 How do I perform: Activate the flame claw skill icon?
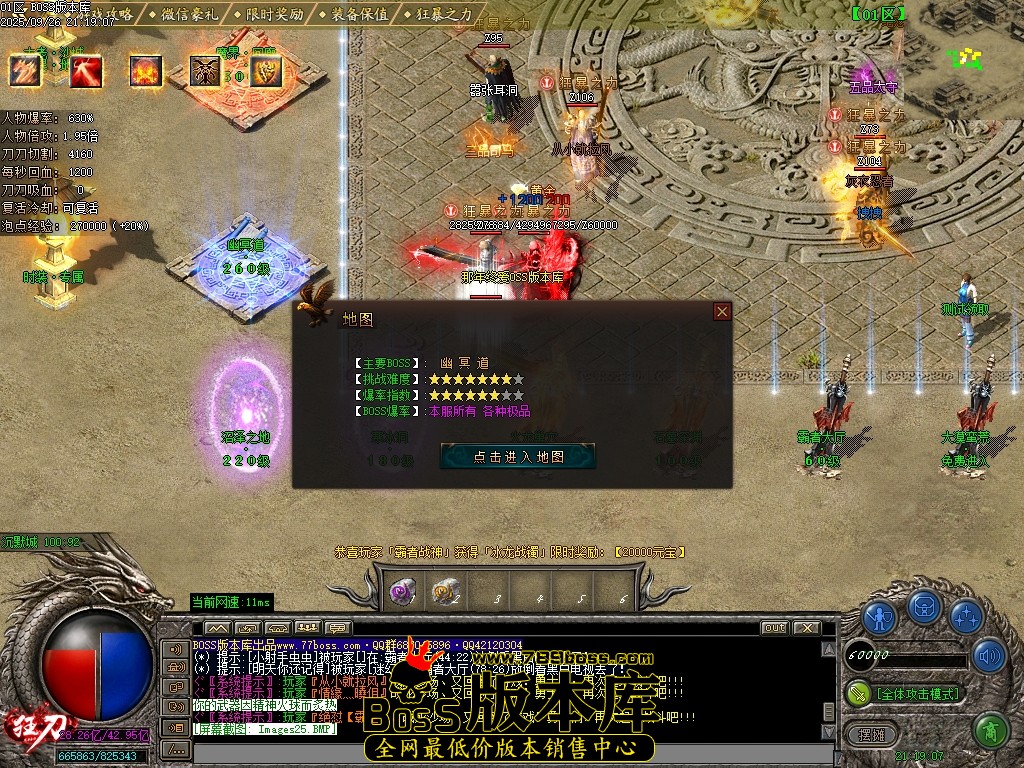pyautogui.click(x=25, y=70)
